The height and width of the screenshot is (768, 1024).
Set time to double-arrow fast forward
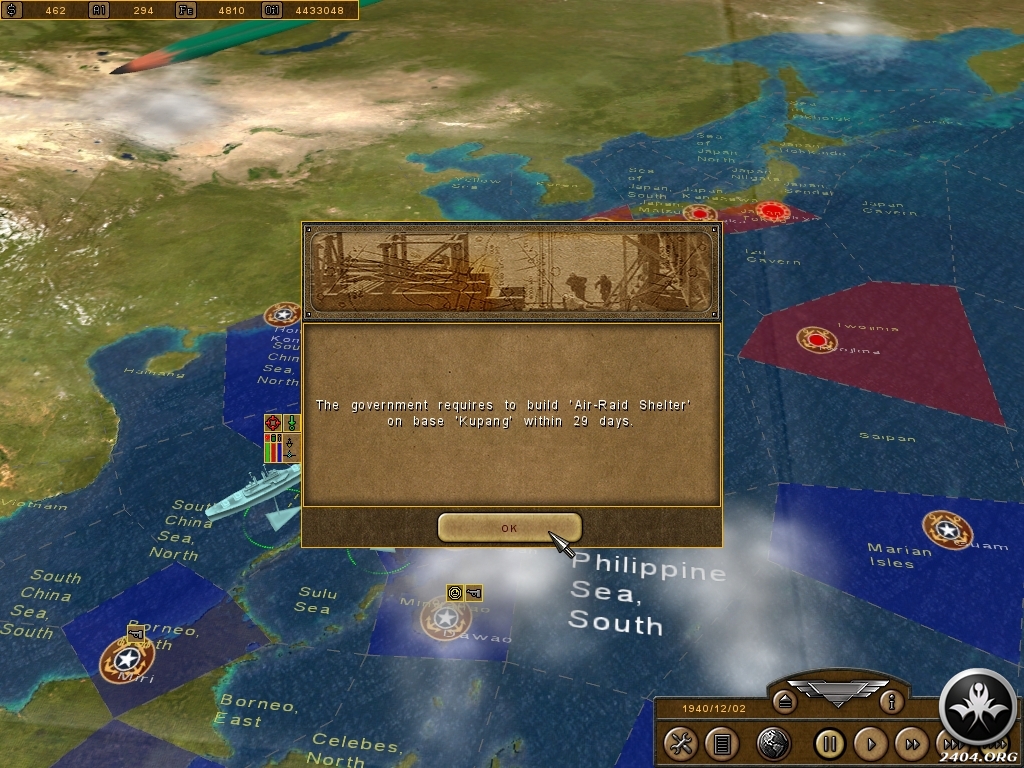click(912, 743)
